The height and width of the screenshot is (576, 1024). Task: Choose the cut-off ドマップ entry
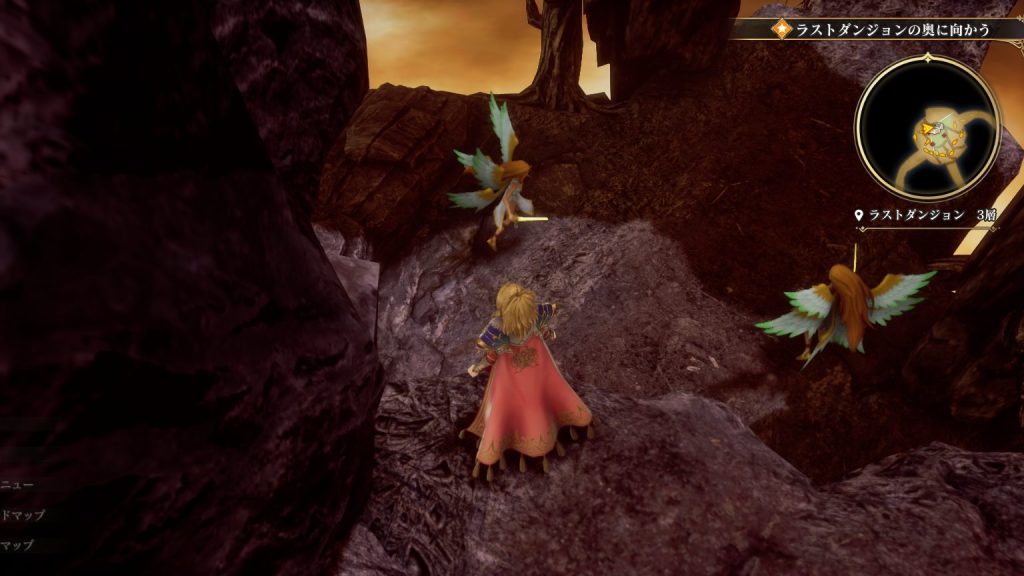tap(22, 516)
